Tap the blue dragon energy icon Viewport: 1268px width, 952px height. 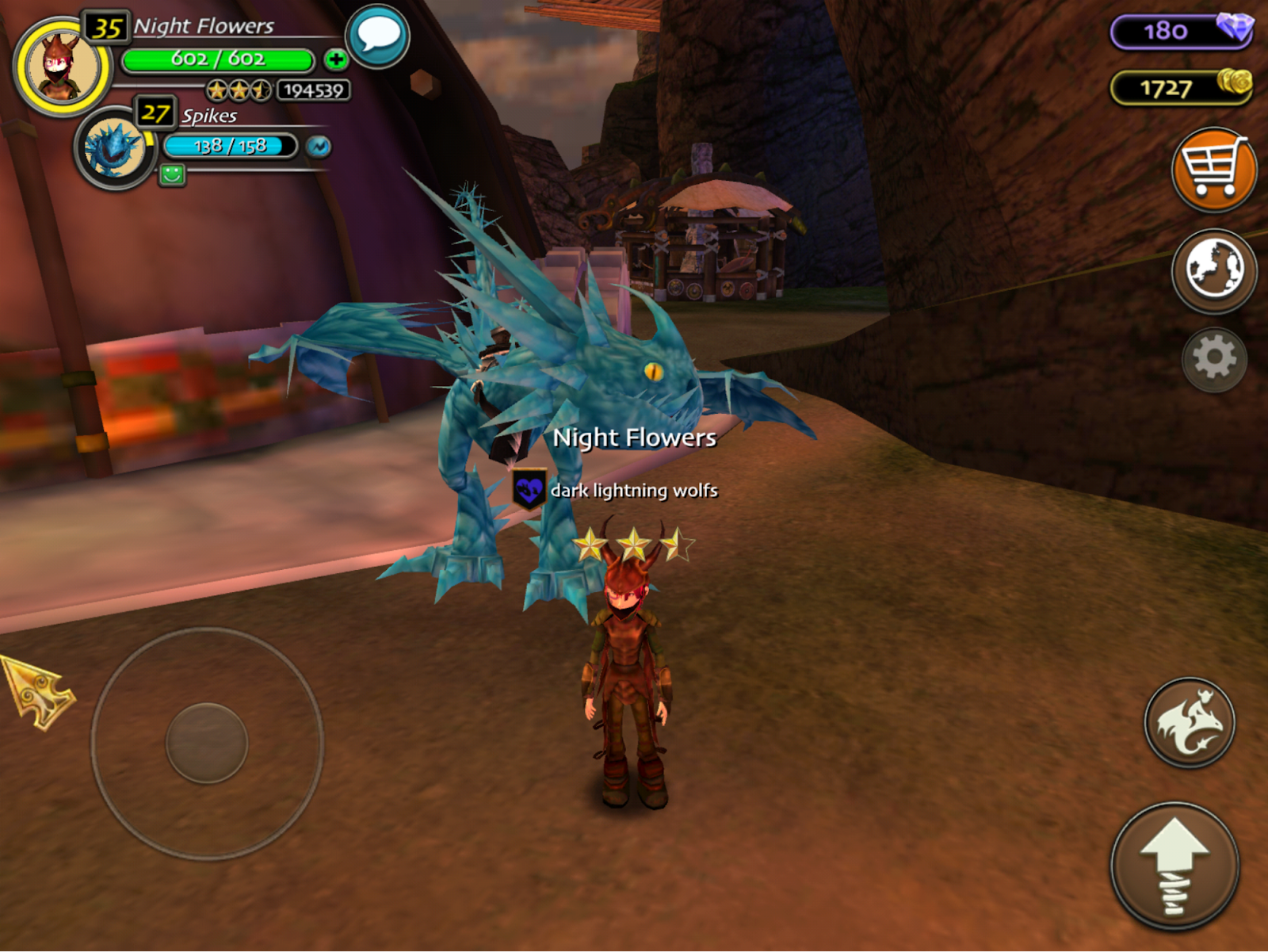click(319, 147)
